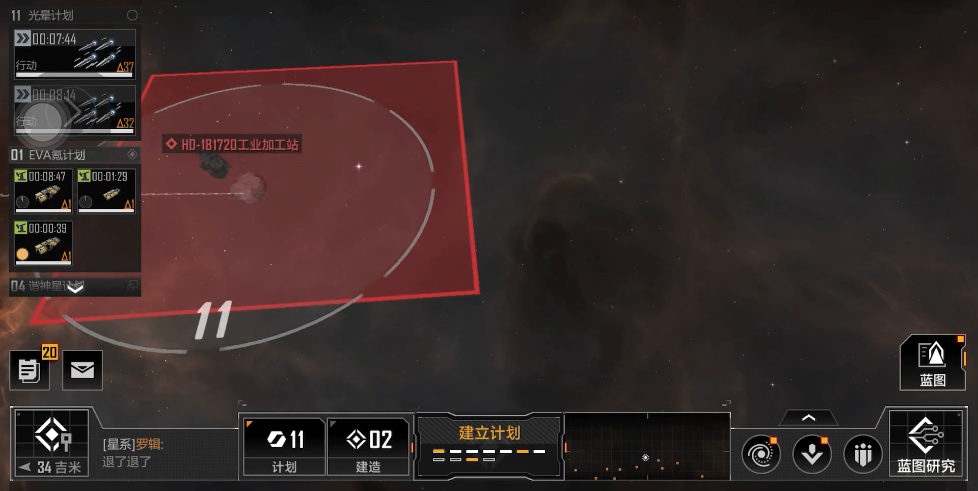Expand the plan list with the down chevron

74,288
